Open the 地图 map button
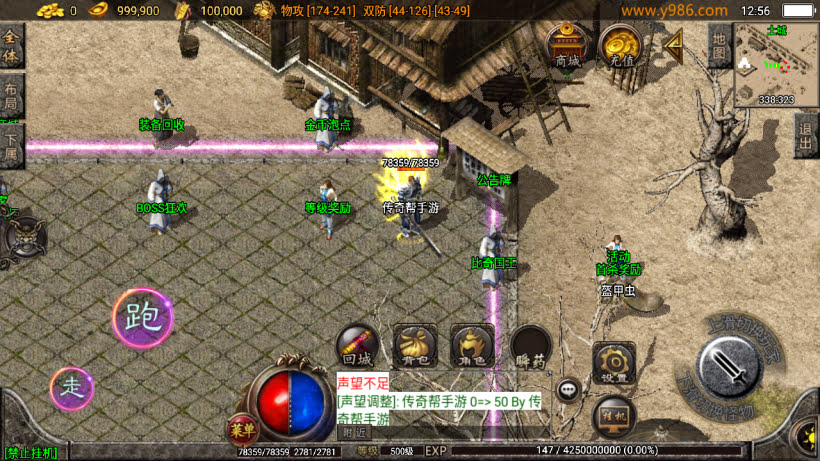Viewport: 820px width, 461px height. (x=718, y=46)
